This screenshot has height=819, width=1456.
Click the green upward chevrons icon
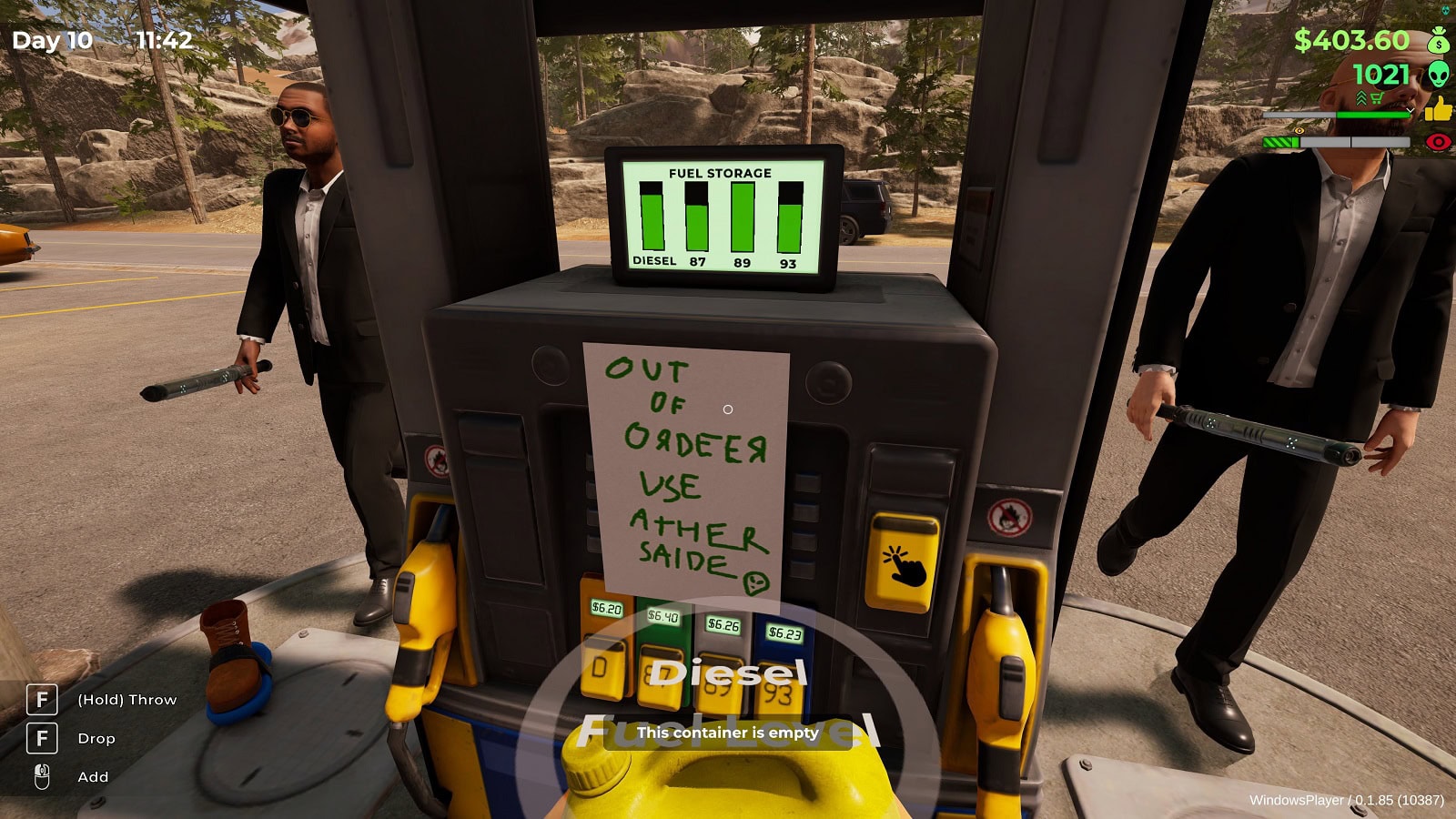1361,98
